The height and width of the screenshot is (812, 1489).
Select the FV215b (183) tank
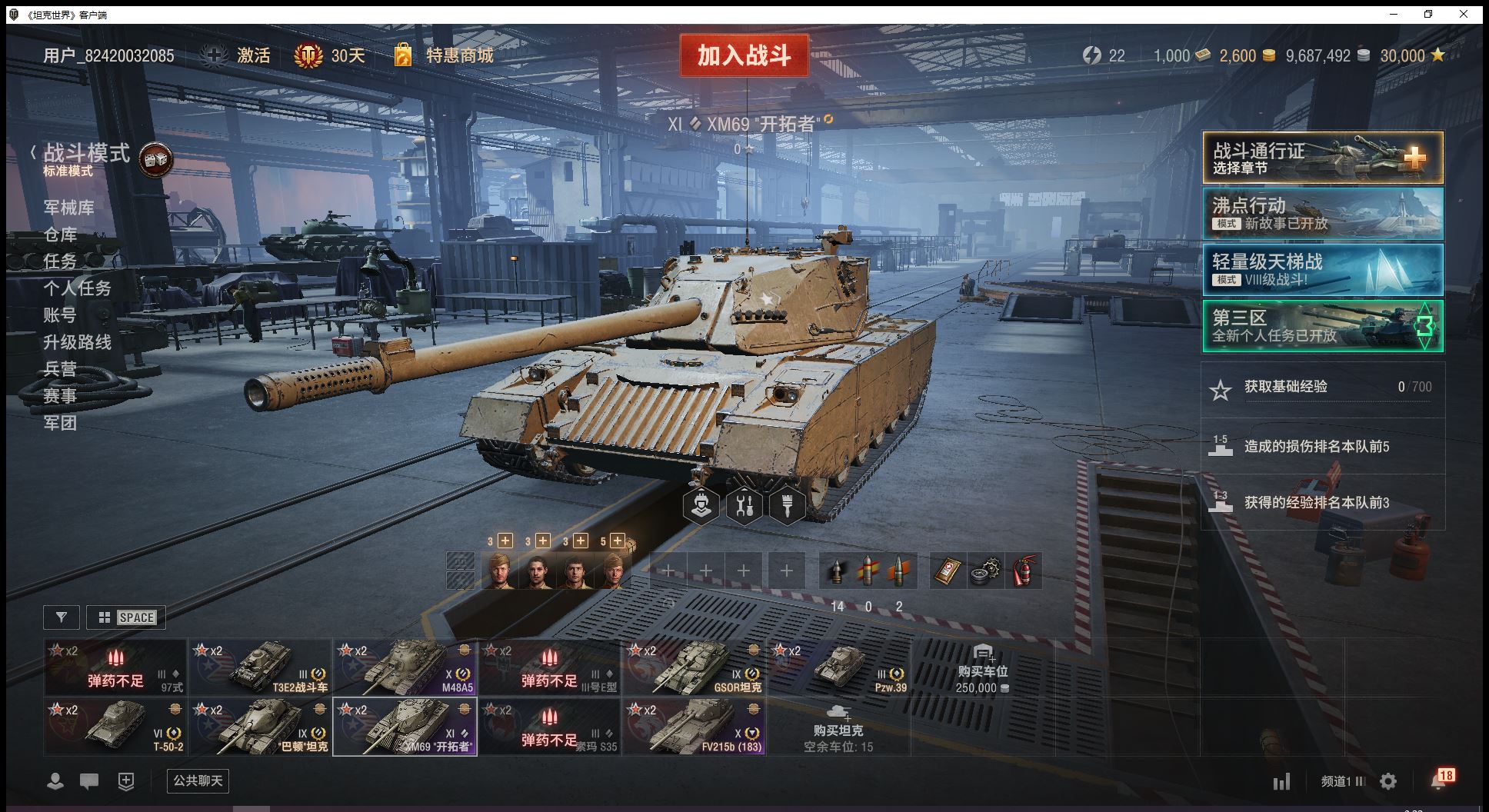tap(694, 727)
